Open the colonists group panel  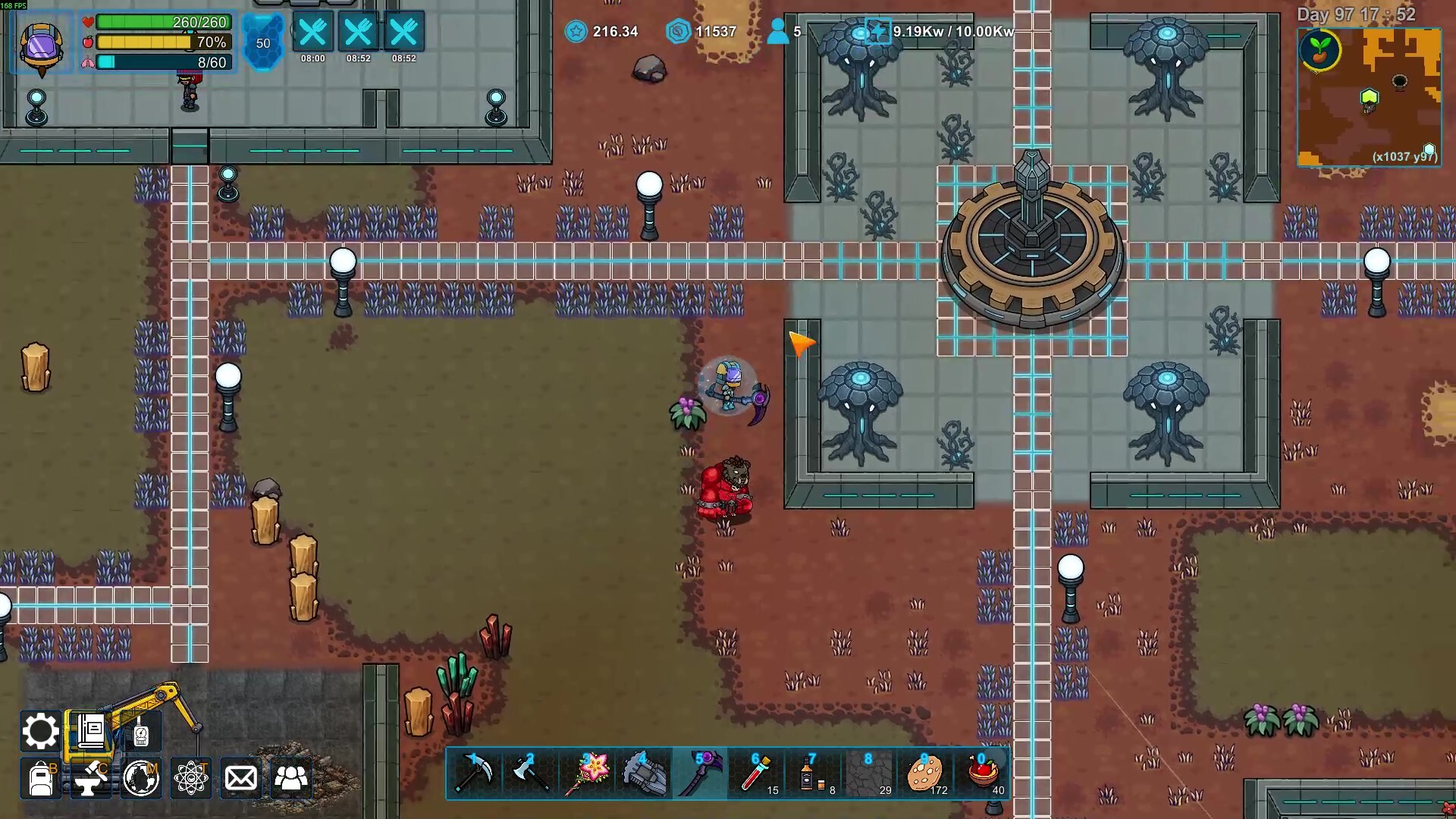291,779
